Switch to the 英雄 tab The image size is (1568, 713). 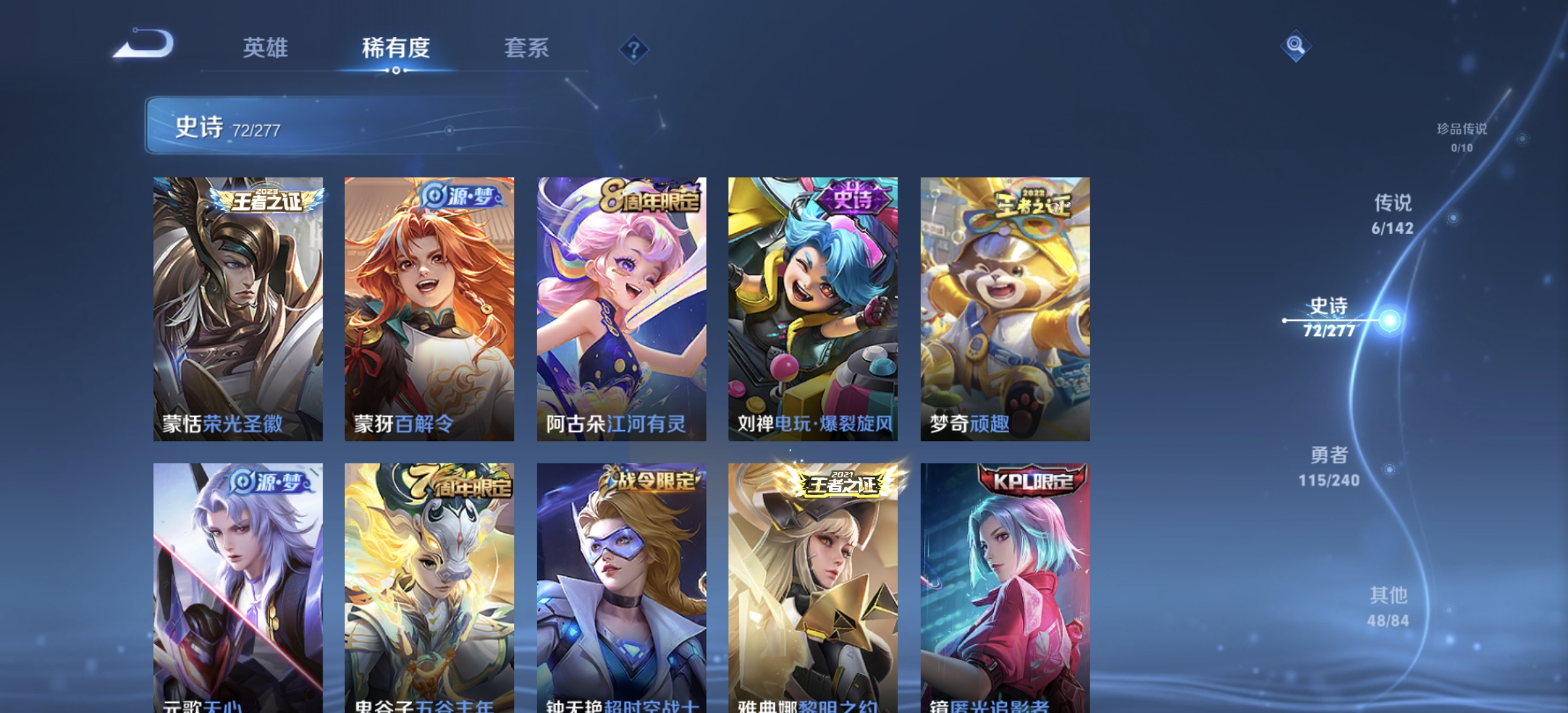coord(266,49)
